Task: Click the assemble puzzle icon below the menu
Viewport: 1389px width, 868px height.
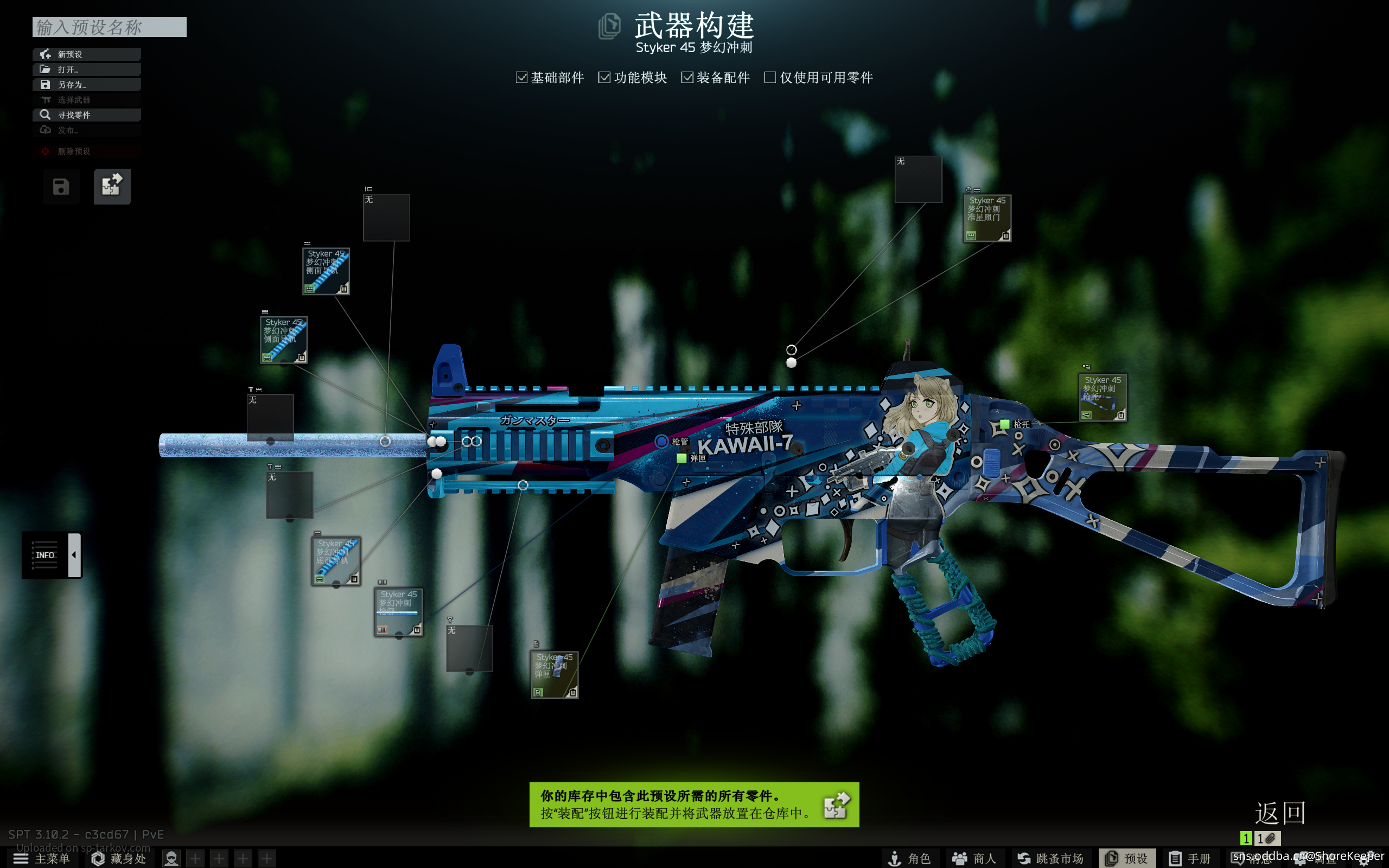Action: coord(112,186)
